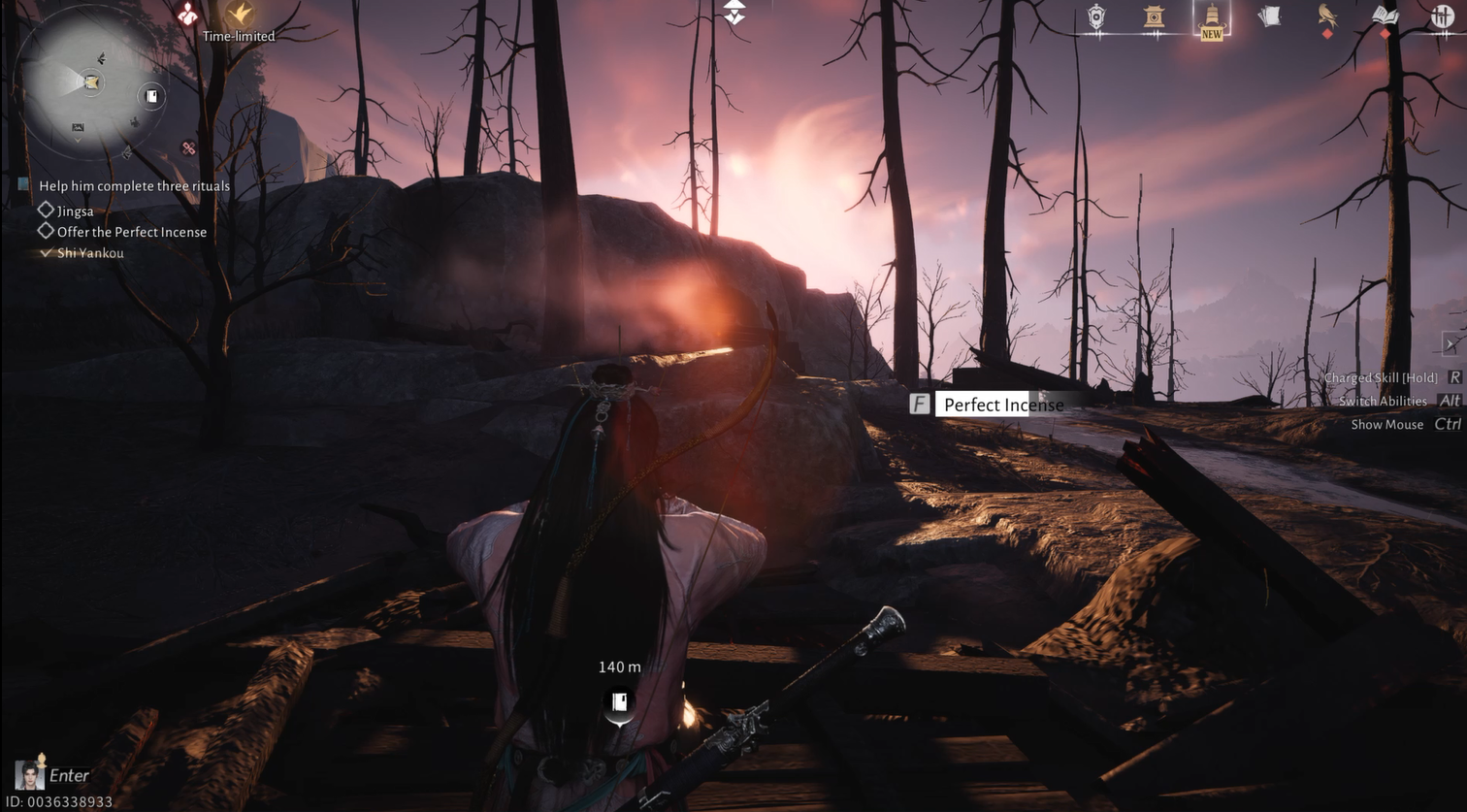Open the shield emblem menu icon
1467x812 pixels.
coord(1095,16)
